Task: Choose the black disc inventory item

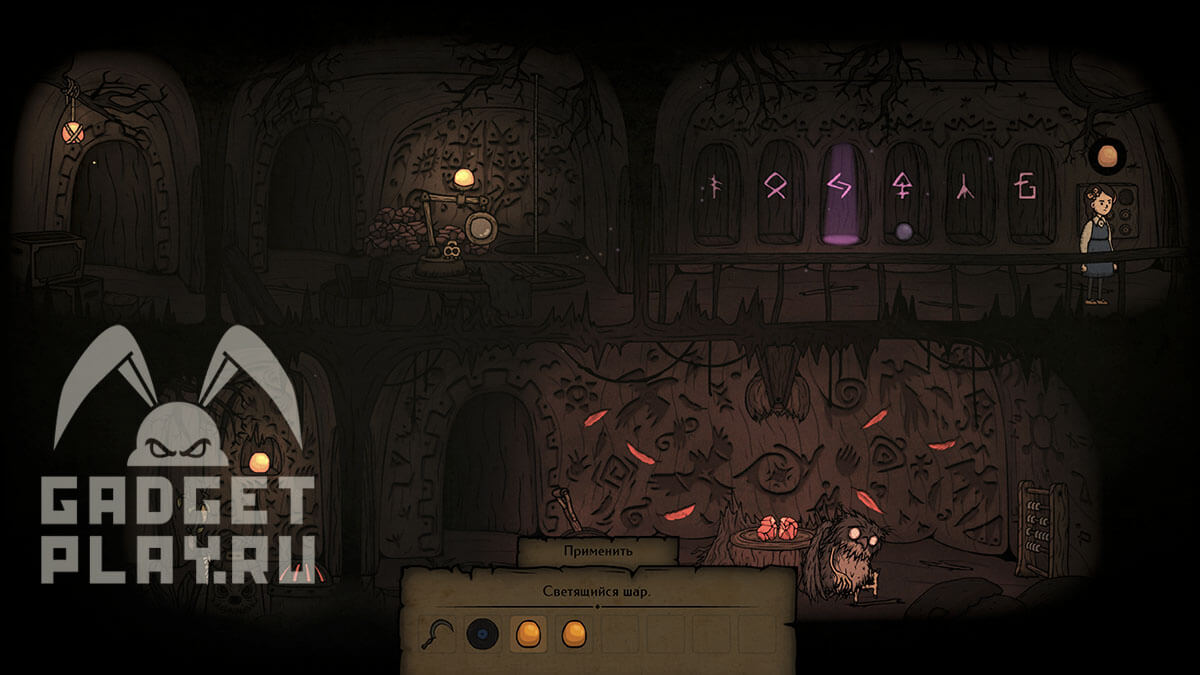Action: click(x=483, y=633)
